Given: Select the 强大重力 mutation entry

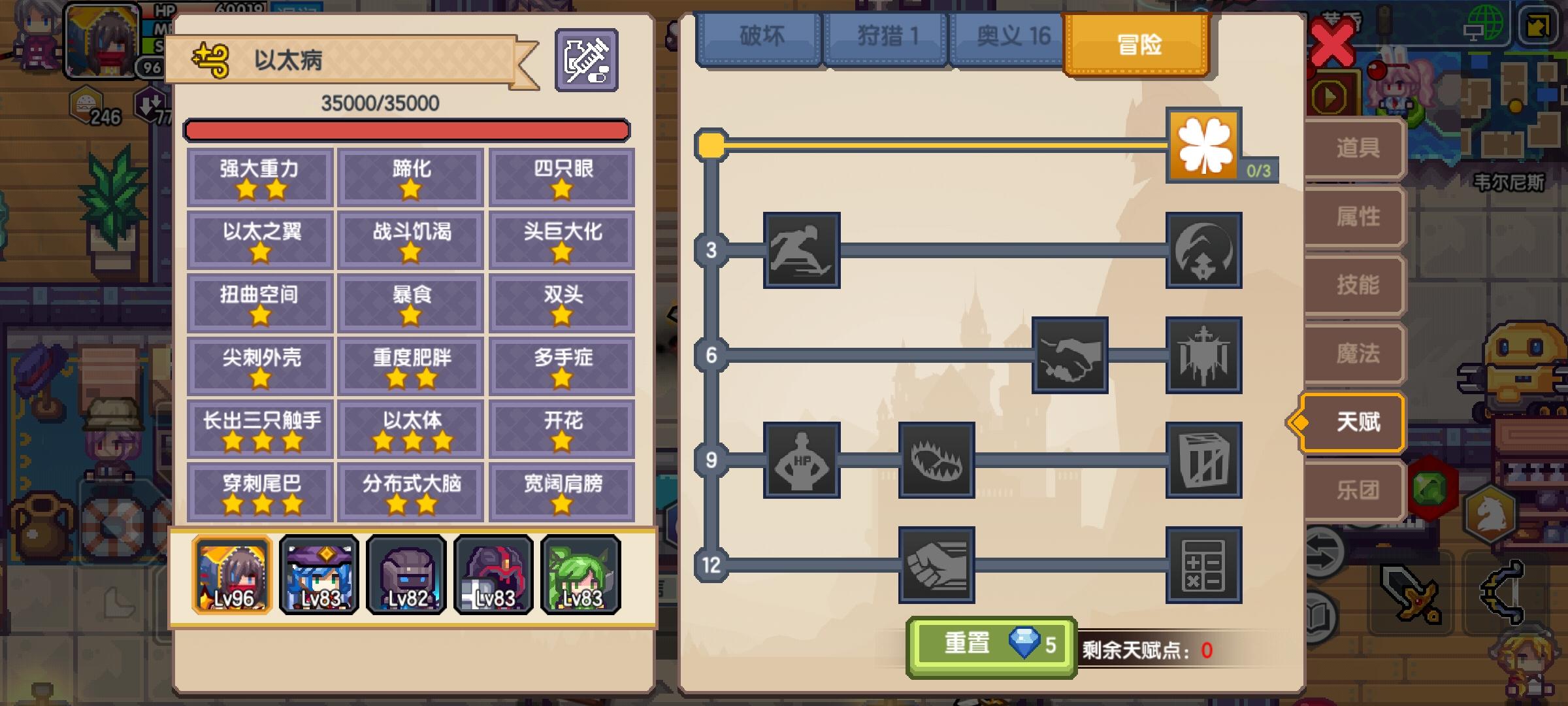Looking at the screenshot, I should (259, 176).
